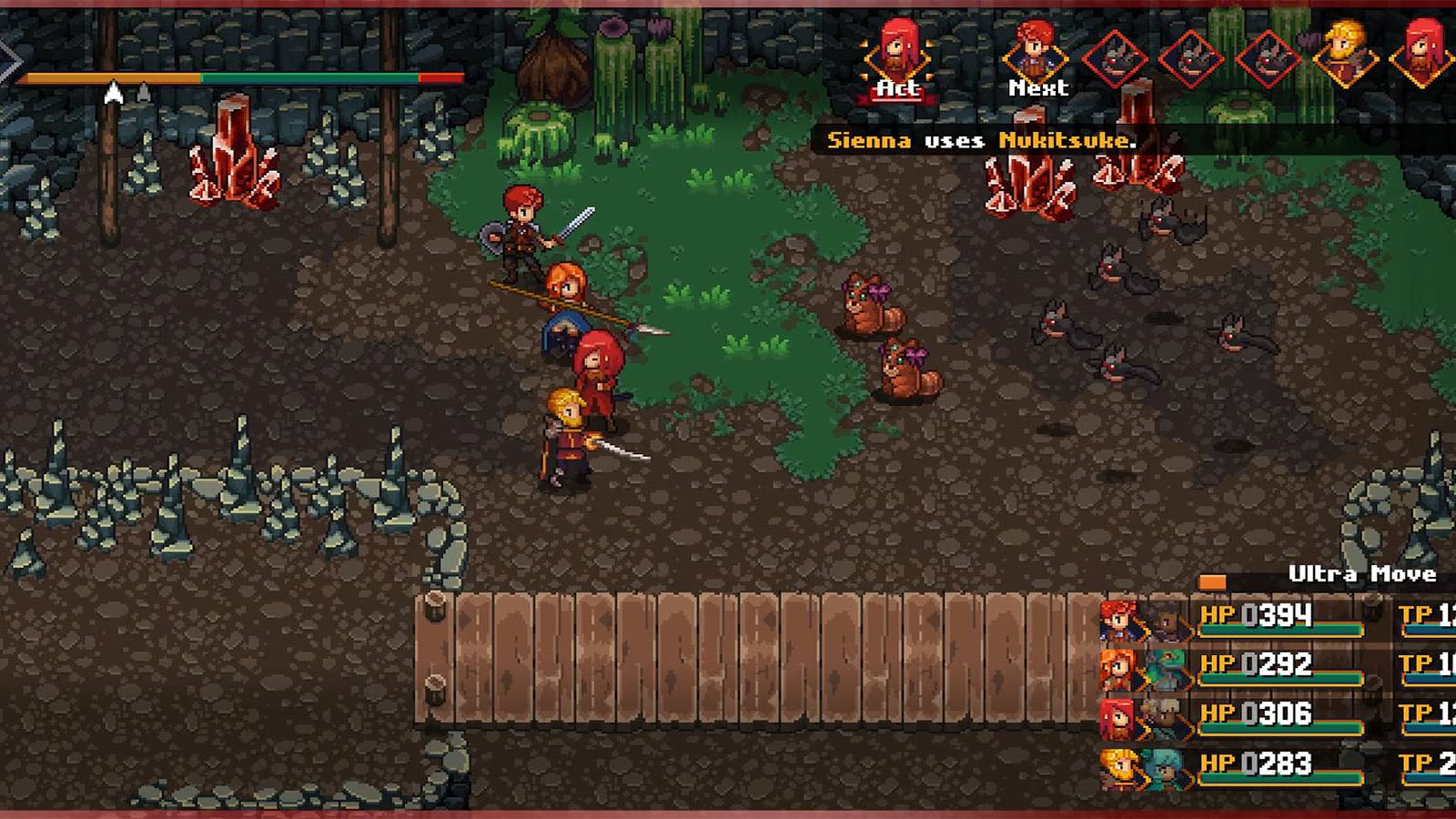Expand the chevron by the bottom party member

(1141, 773)
